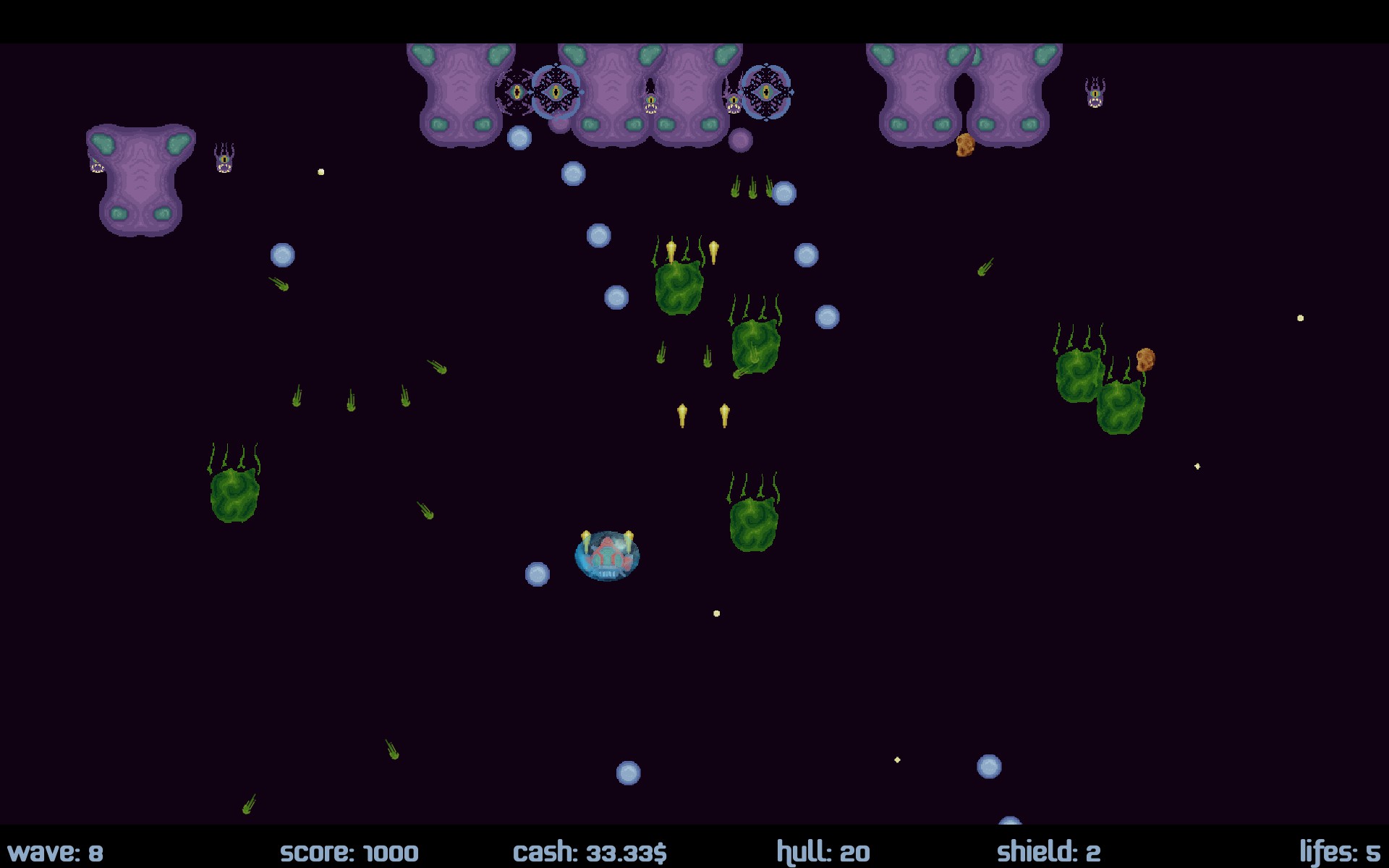Click the second portal enemy at top center

coord(767,93)
